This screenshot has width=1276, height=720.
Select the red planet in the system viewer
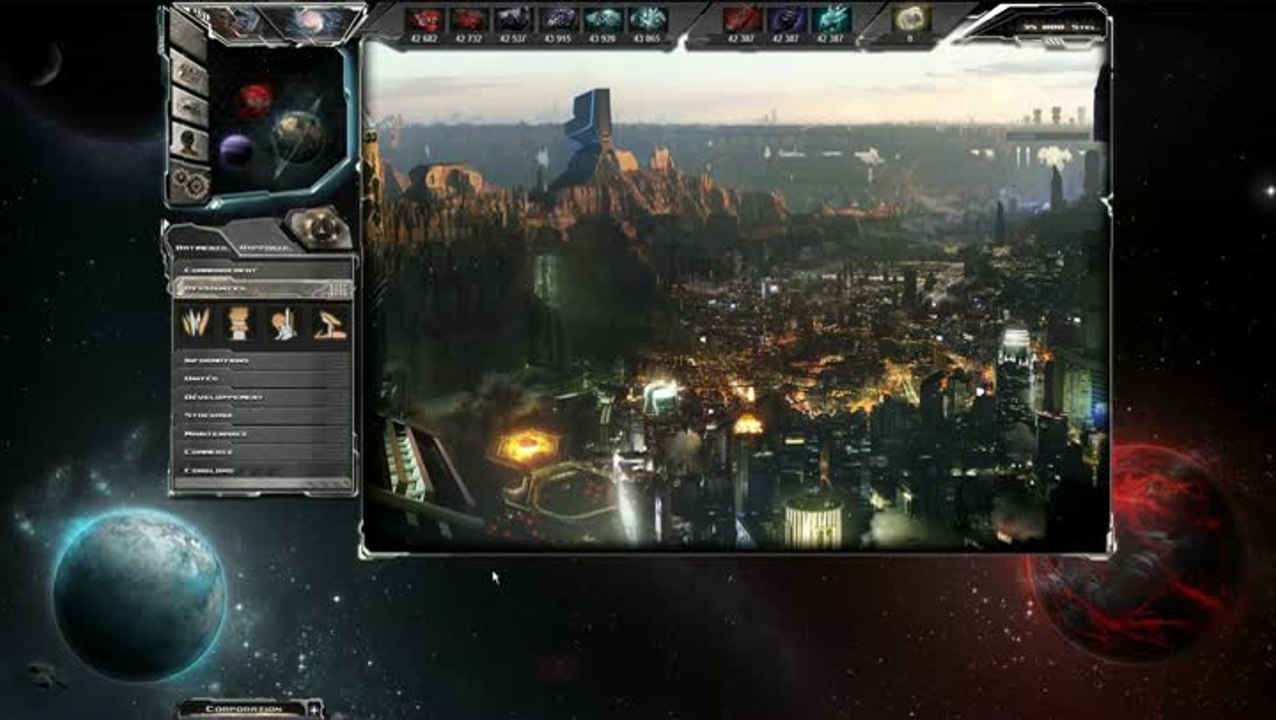click(x=254, y=99)
